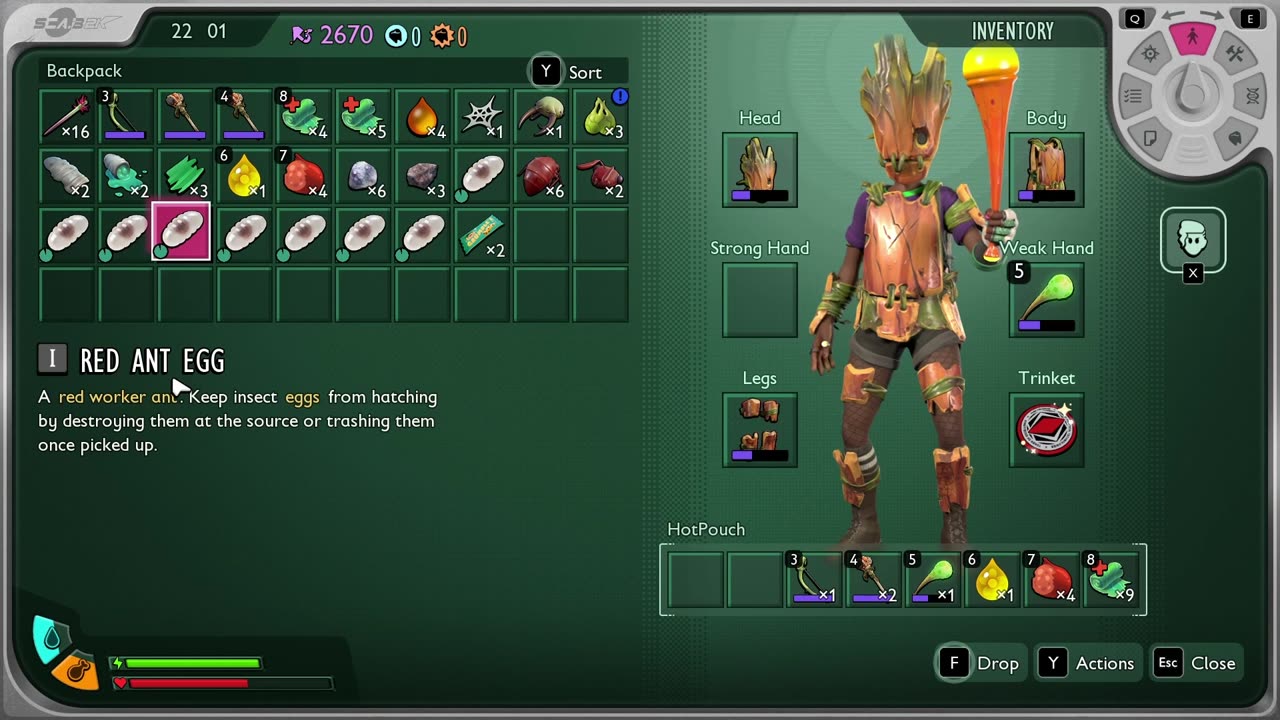The width and height of the screenshot is (1280, 720).
Task: Choose the green snack bar item
Action: pos(482,234)
